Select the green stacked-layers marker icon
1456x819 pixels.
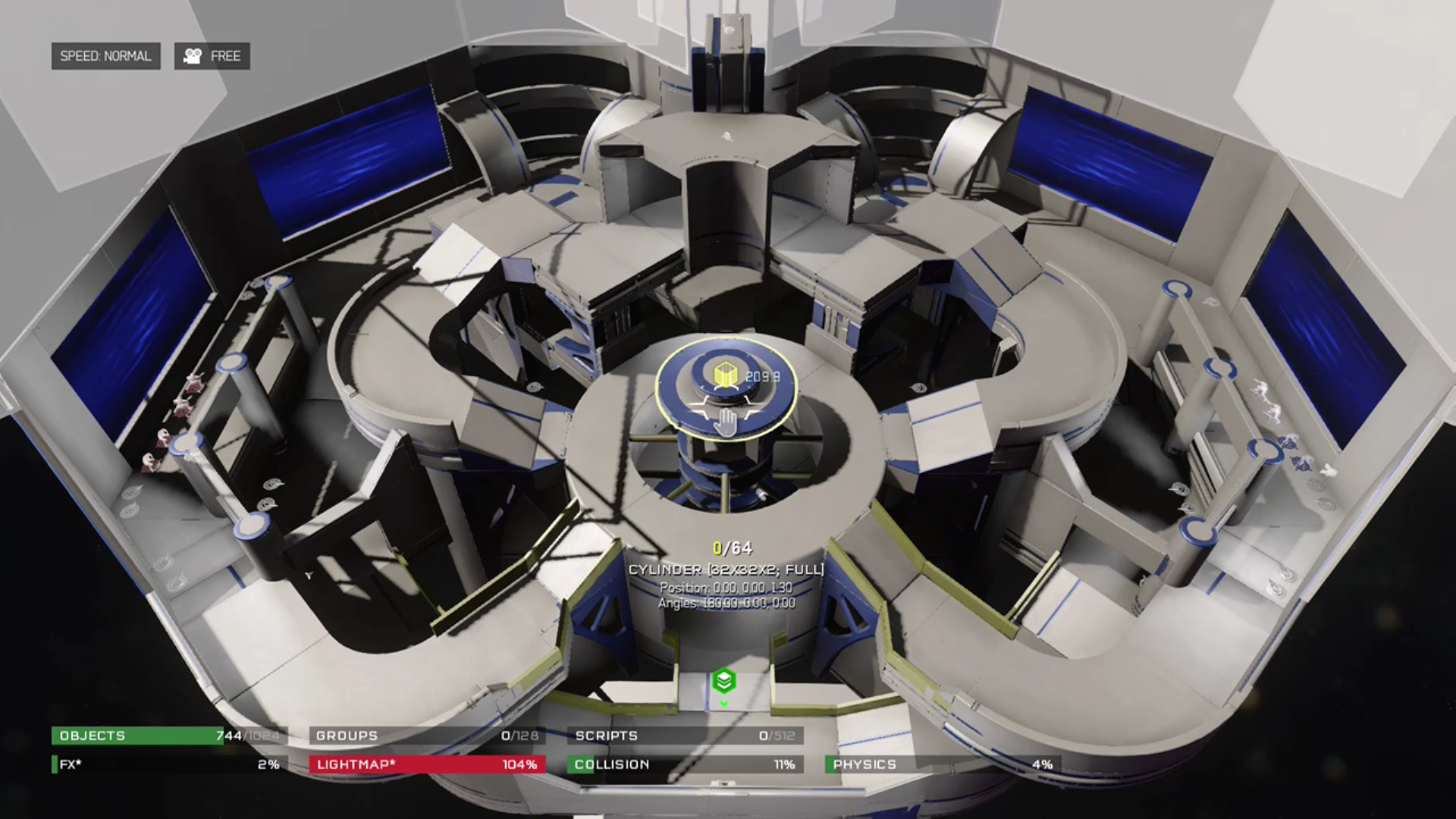pyautogui.click(x=724, y=681)
